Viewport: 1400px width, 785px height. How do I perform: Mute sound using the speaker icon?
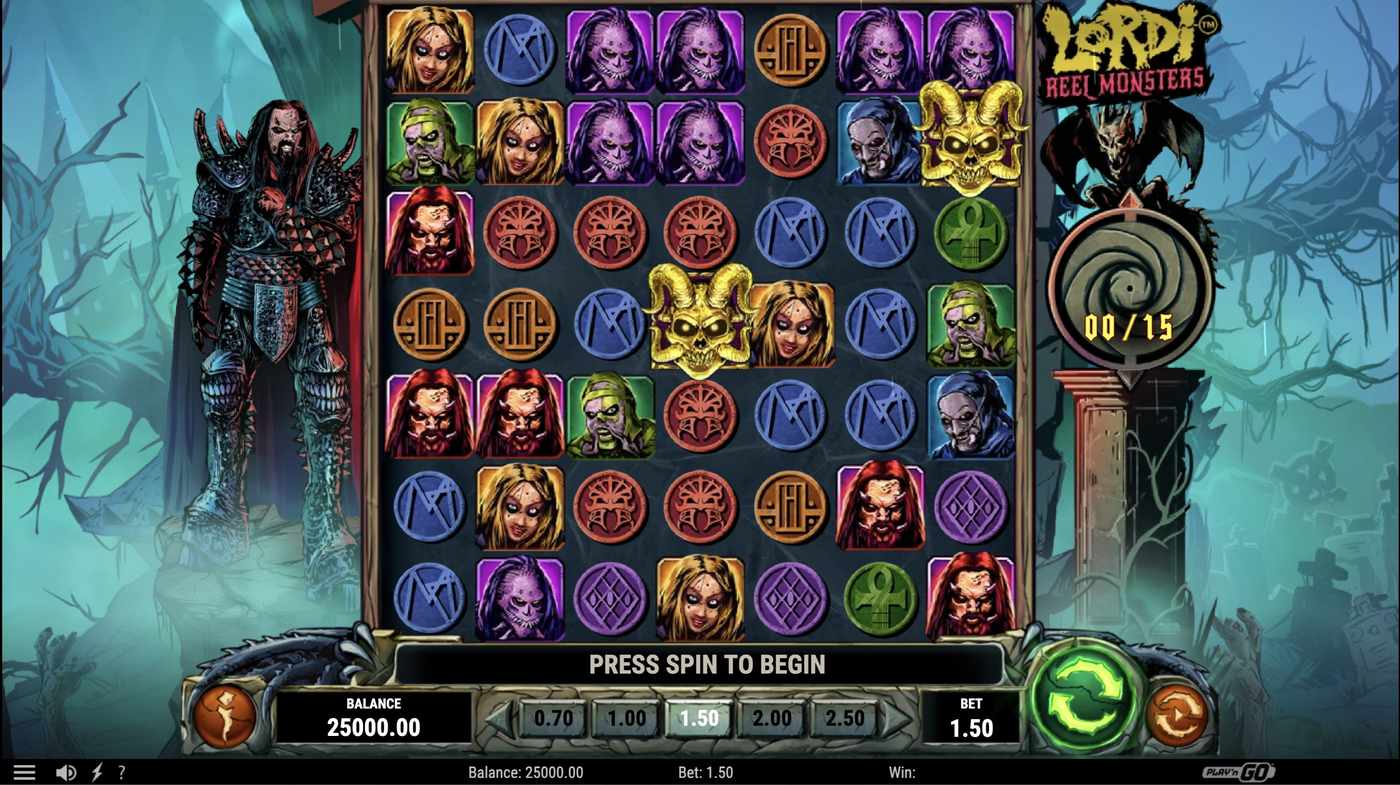pyautogui.click(x=64, y=771)
